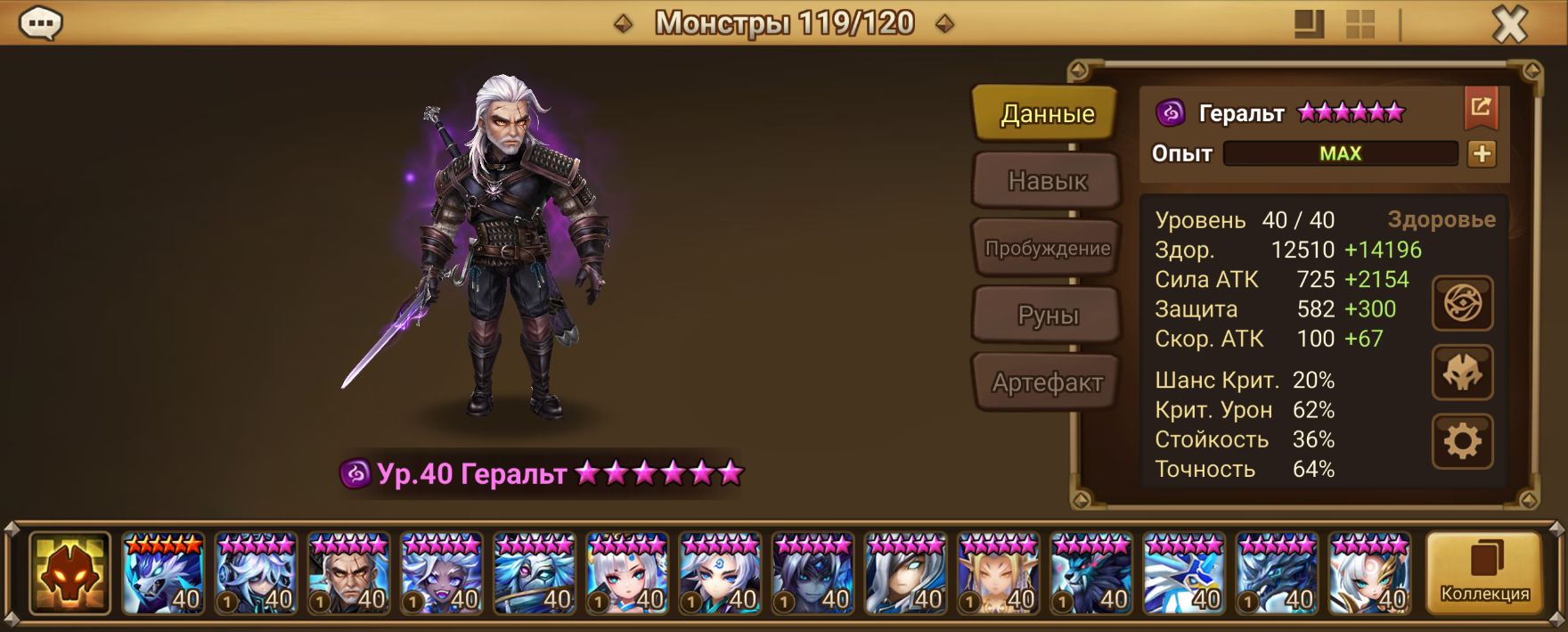Close the monster screen with X
Image resolution: width=1568 pixels, height=632 pixels.
1509,26
